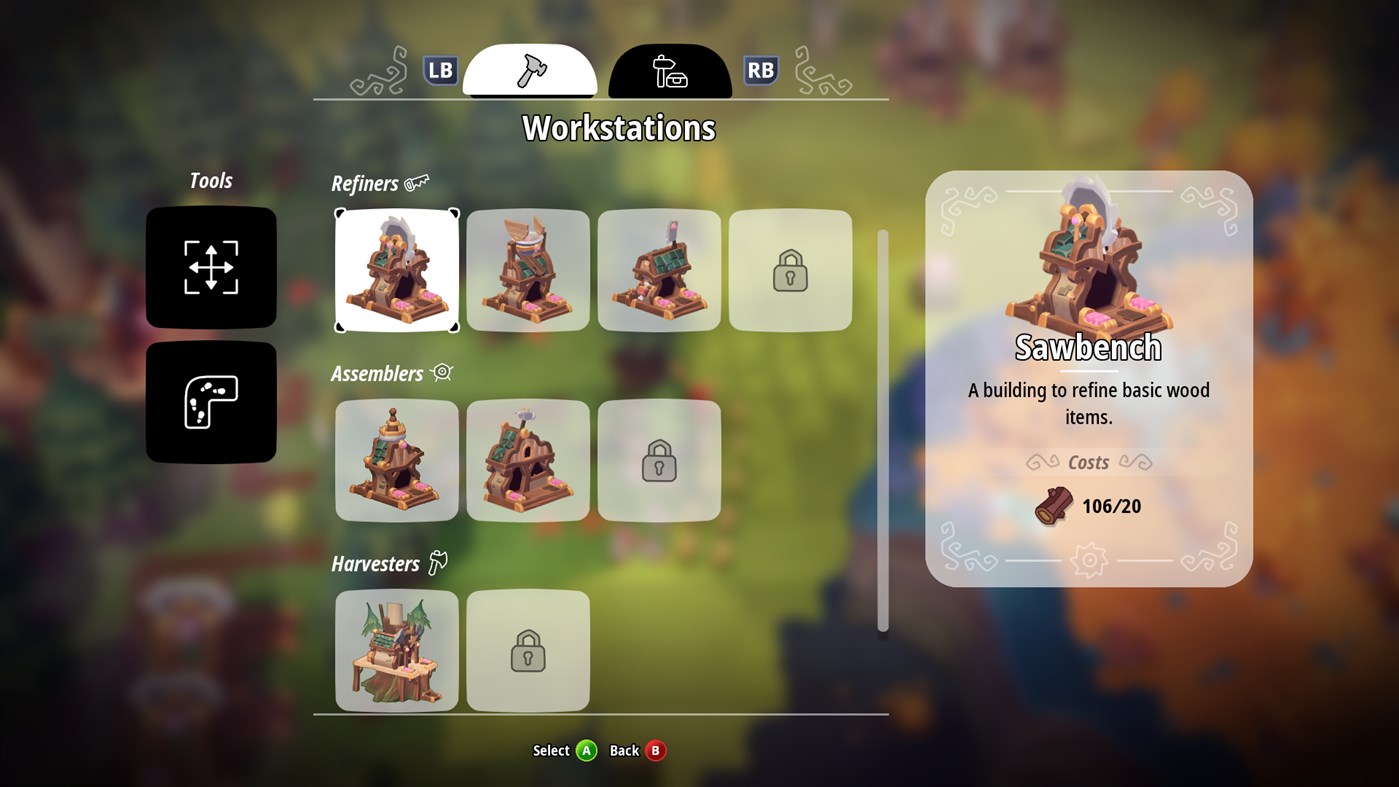Click the locked slot in Harvesters row
Image resolution: width=1399 pixels, height=787 pixels.
(527, 650)
